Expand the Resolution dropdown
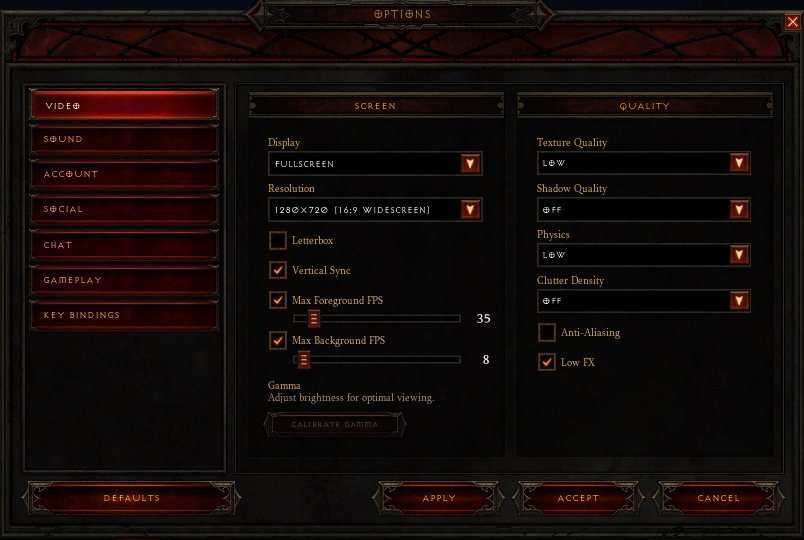Viewport: 804px width, 540px height. pyautogui.click(x=470, y=210)
